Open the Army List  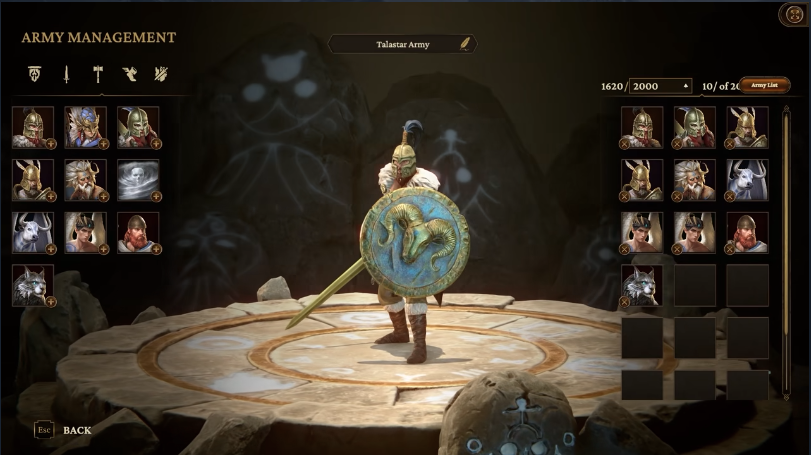764,86
